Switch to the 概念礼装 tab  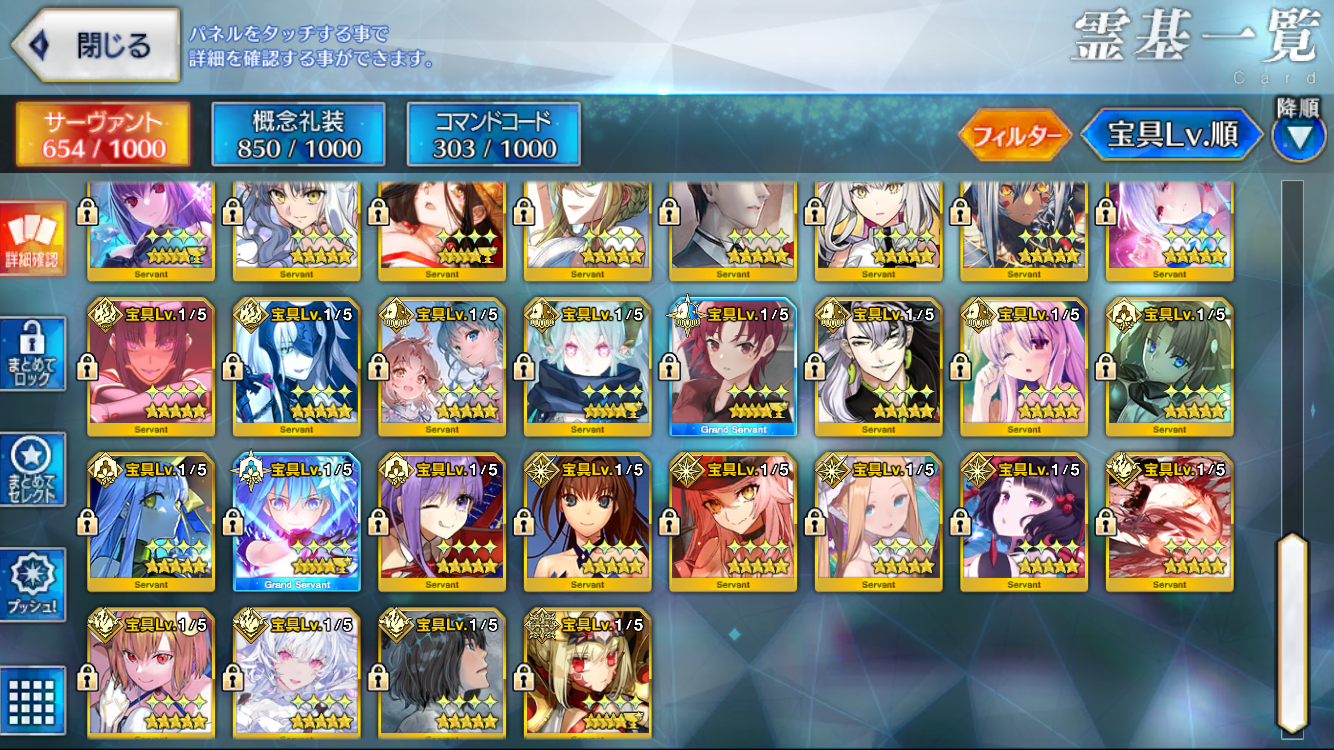pyautogui.click(x=298, y=135)
